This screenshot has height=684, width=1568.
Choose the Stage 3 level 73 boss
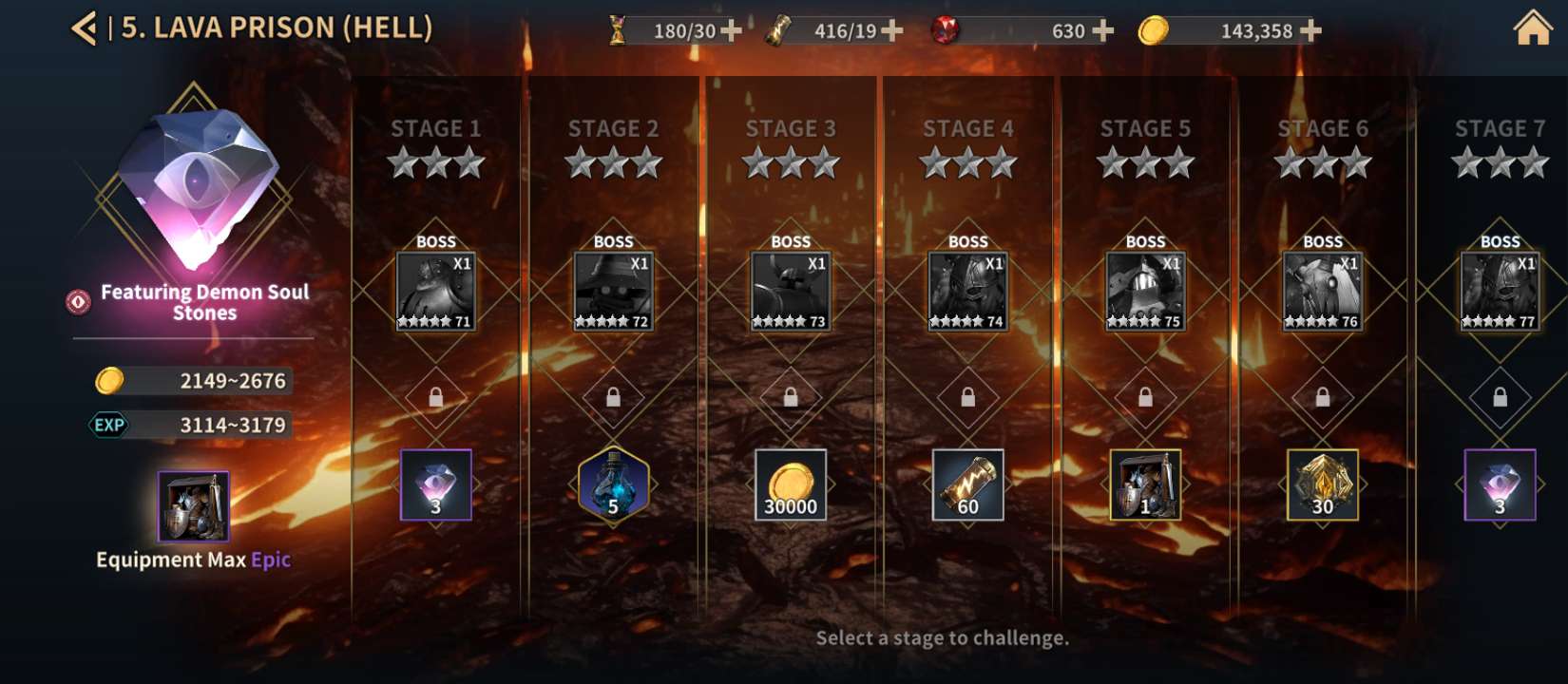coord(790,291)
